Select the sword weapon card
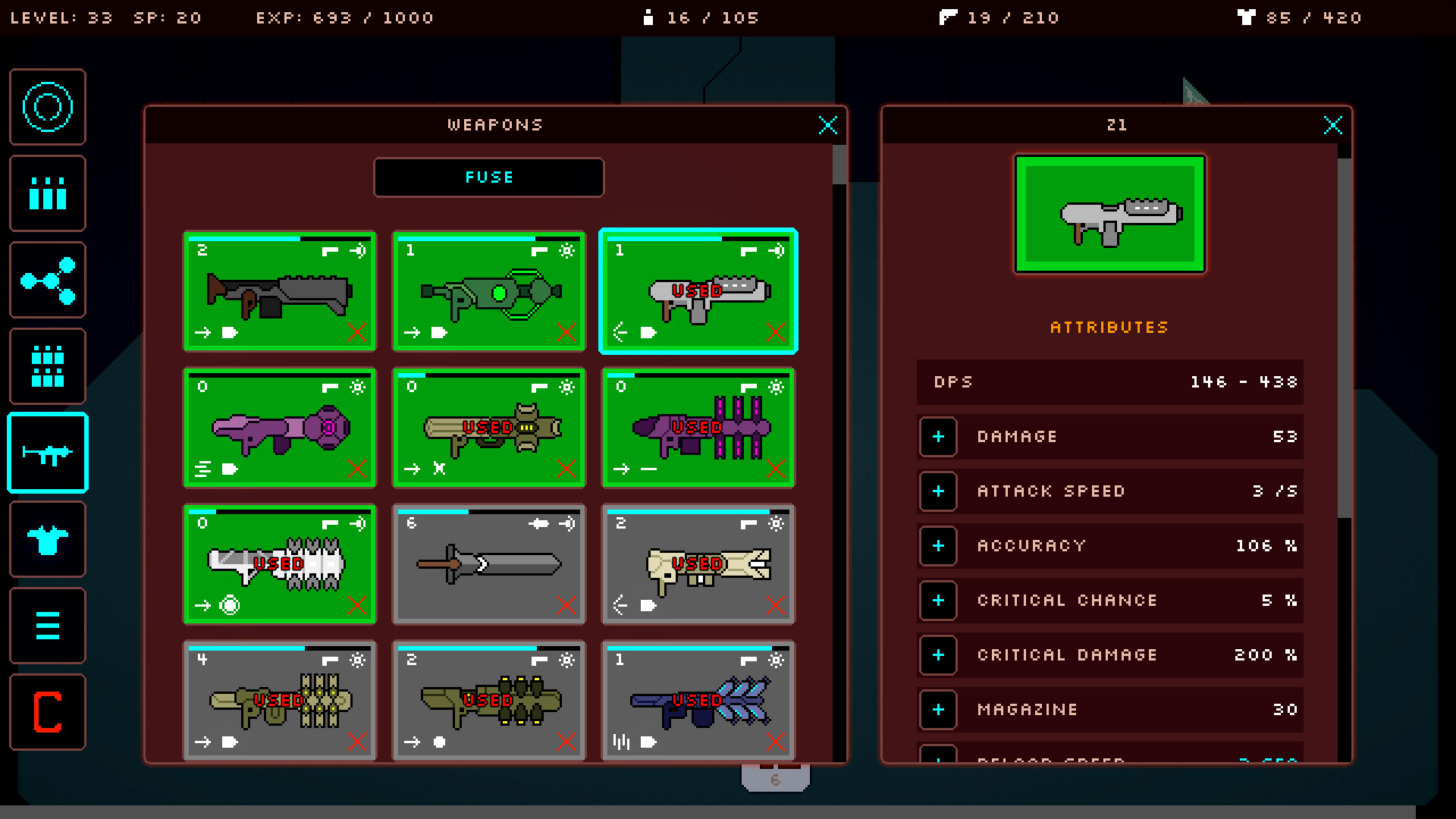1456x819 pixels. tap(488, 564)
